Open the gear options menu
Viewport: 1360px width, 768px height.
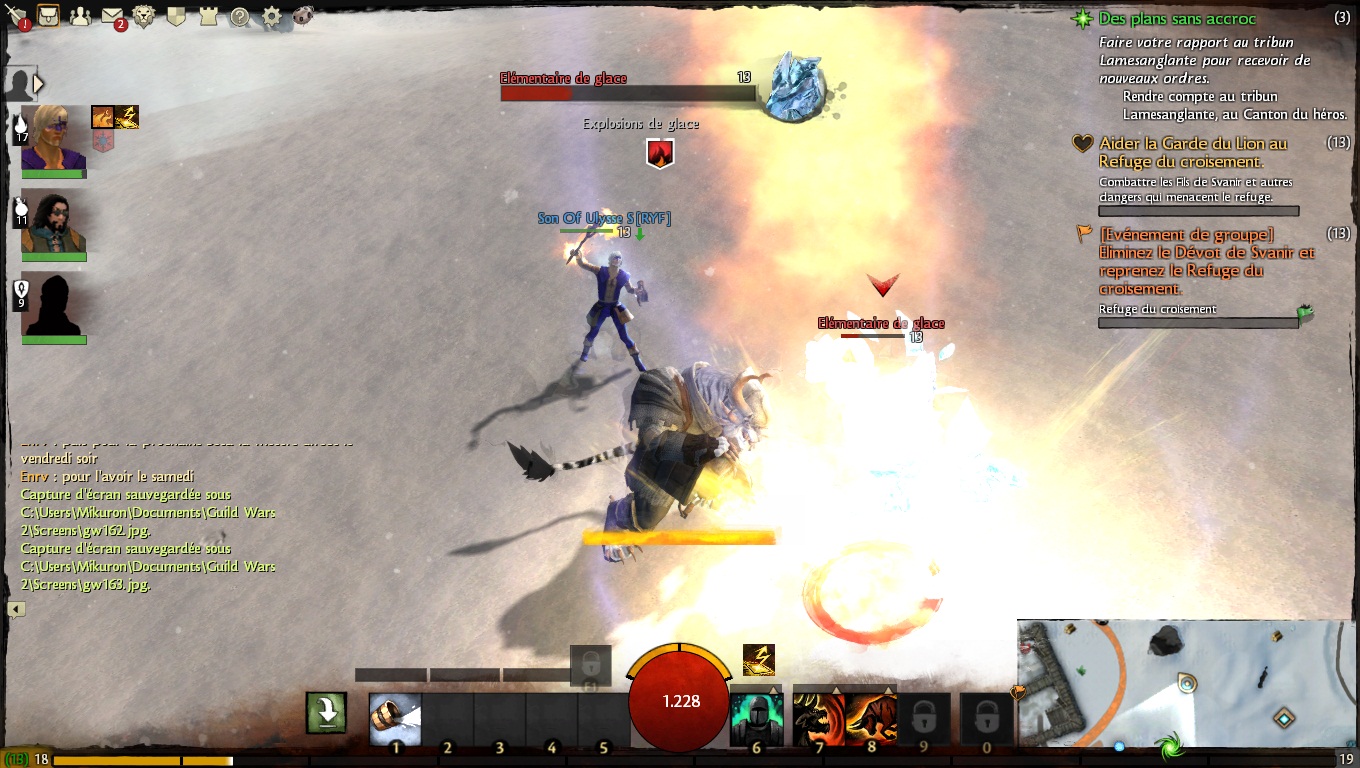[271, 16]
